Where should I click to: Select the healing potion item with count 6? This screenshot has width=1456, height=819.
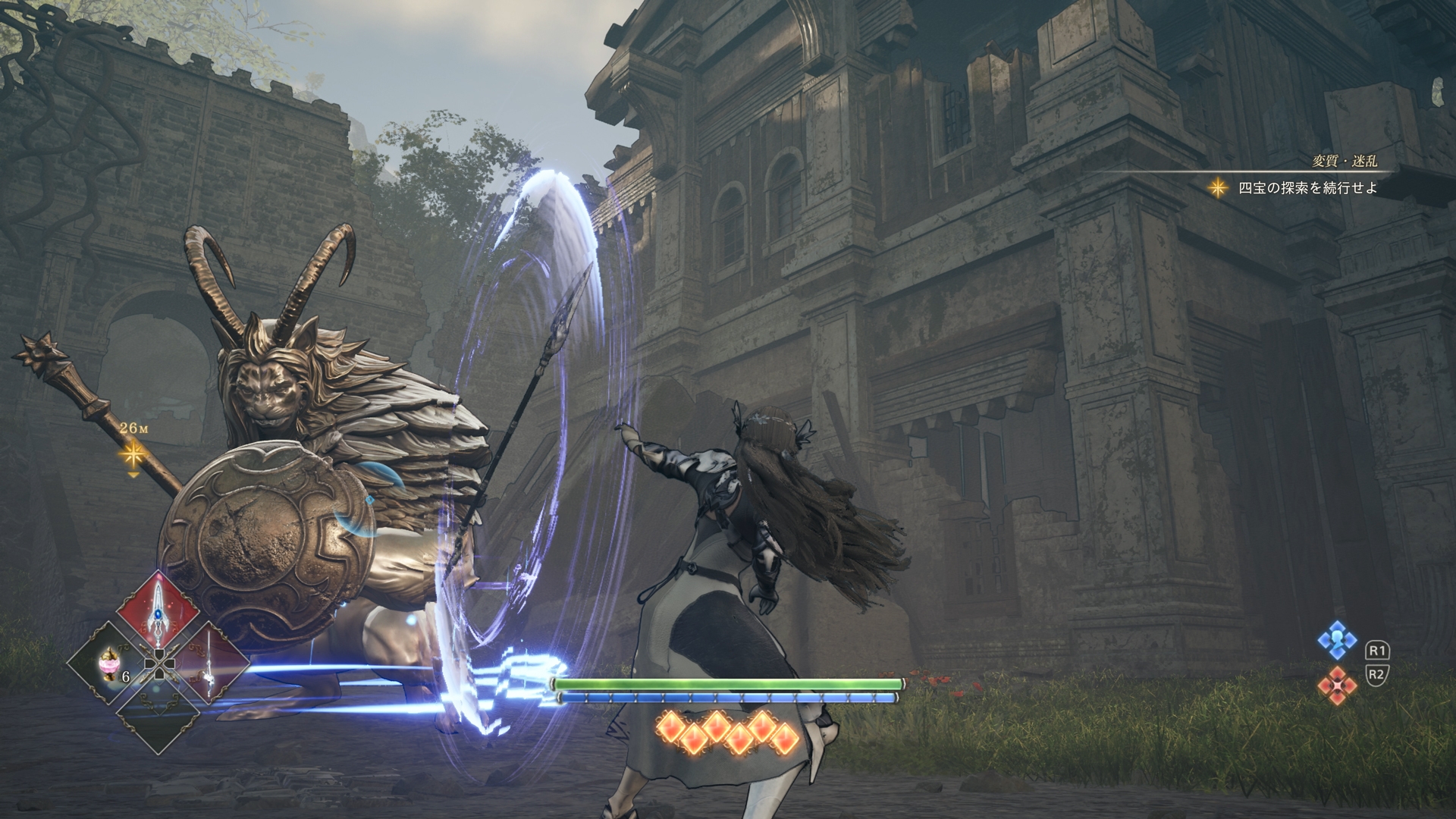(108, 664)
